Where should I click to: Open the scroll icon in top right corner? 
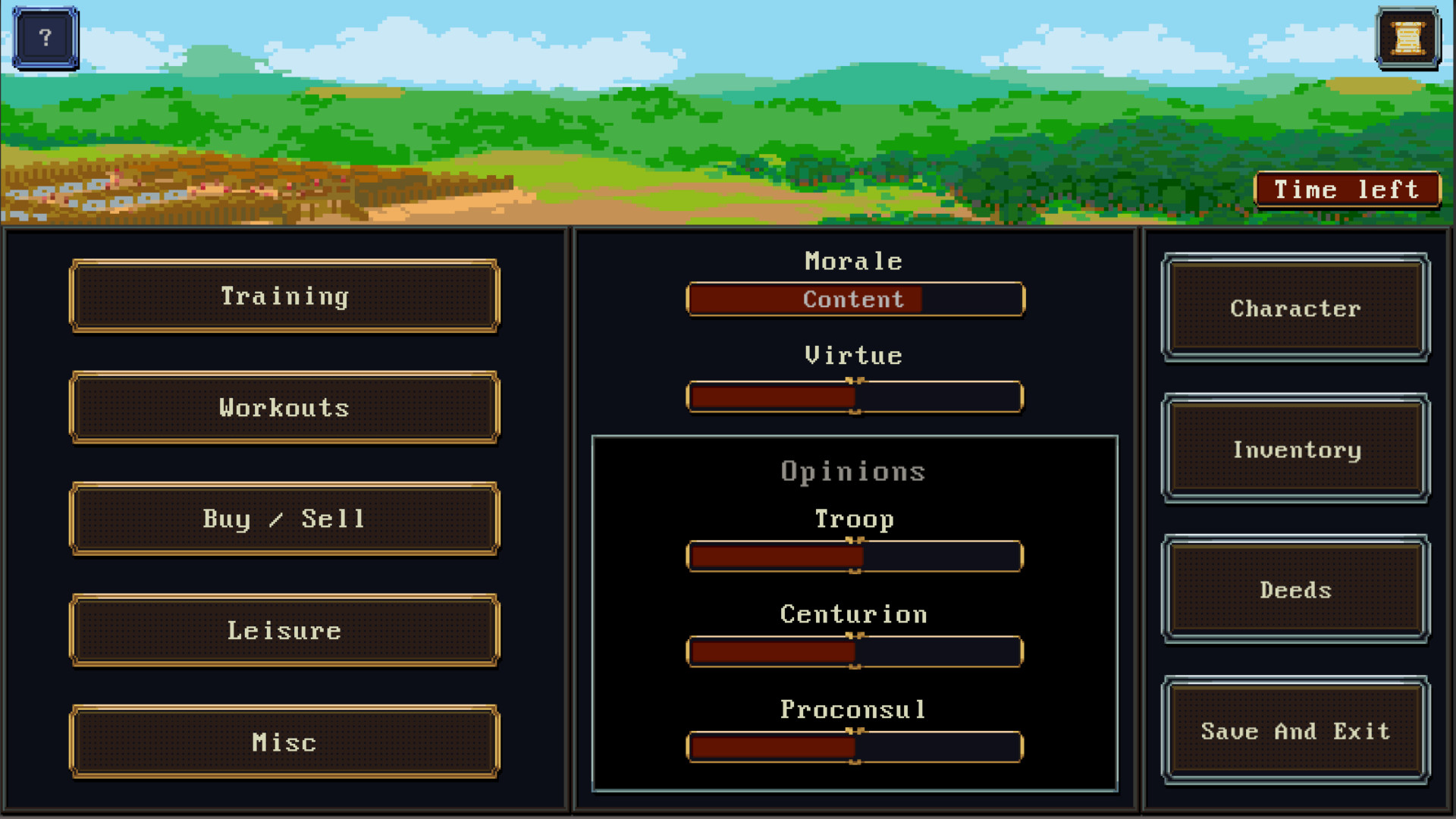click(1407, 38)
